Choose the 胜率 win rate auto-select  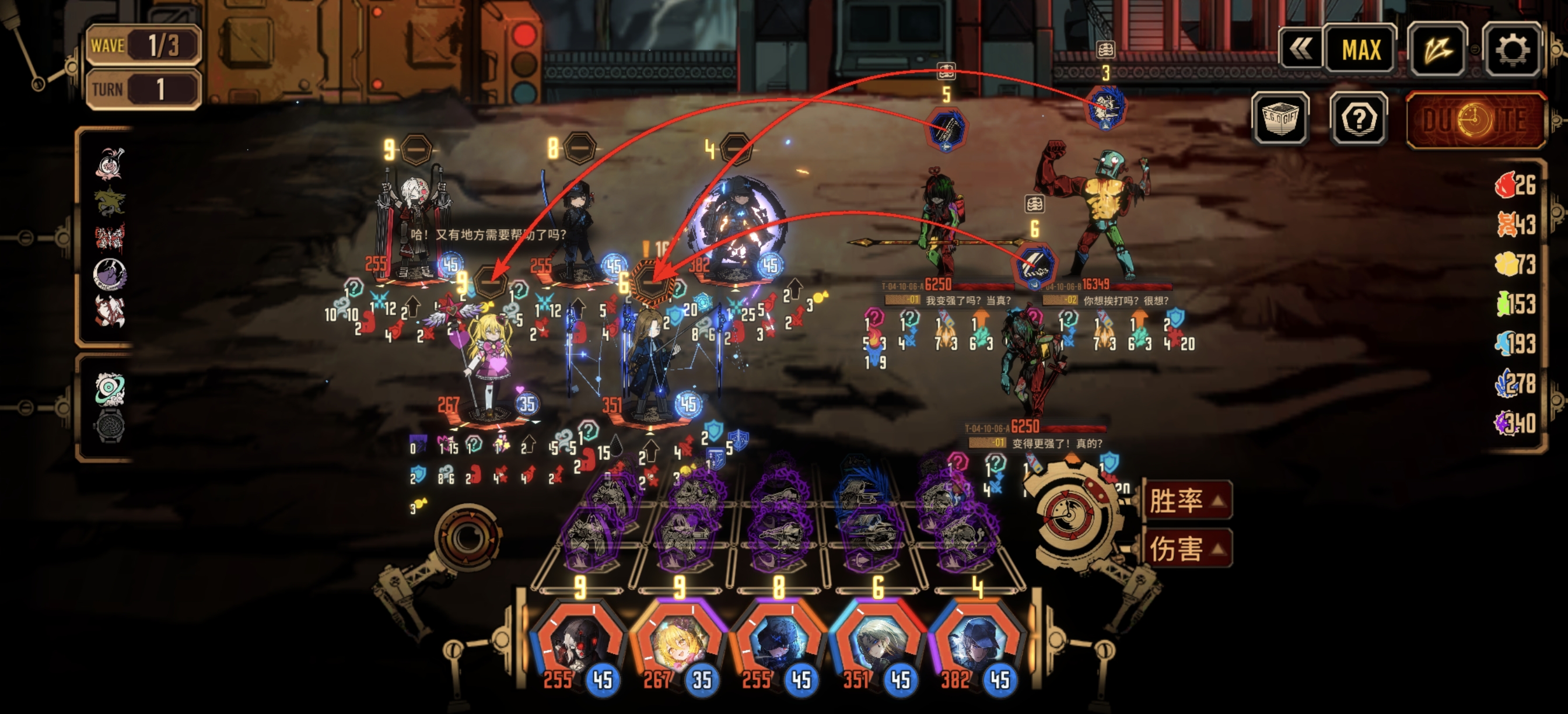pos(1186,501)
